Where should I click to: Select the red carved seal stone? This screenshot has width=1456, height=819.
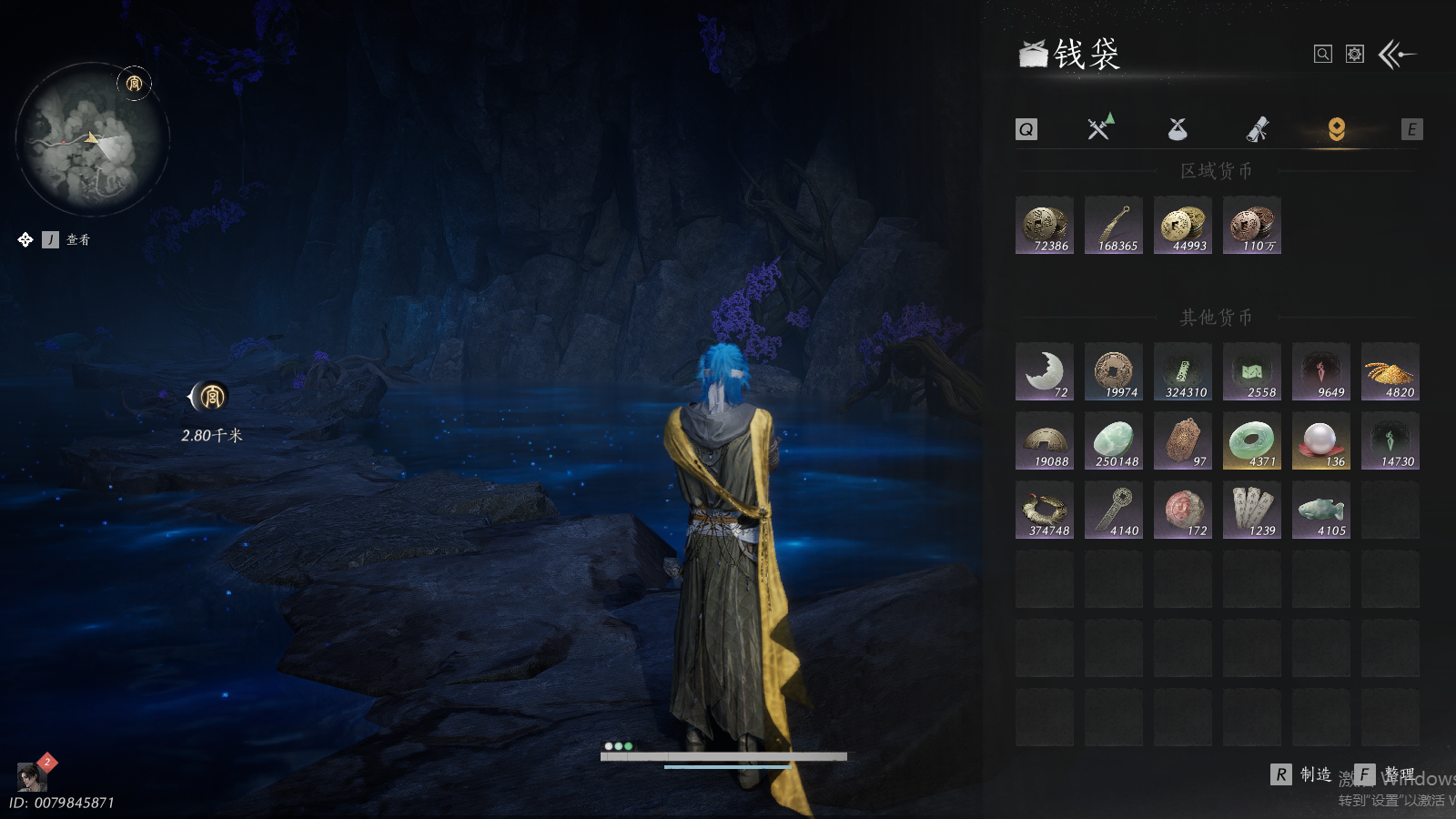(x=1183, y=511)
